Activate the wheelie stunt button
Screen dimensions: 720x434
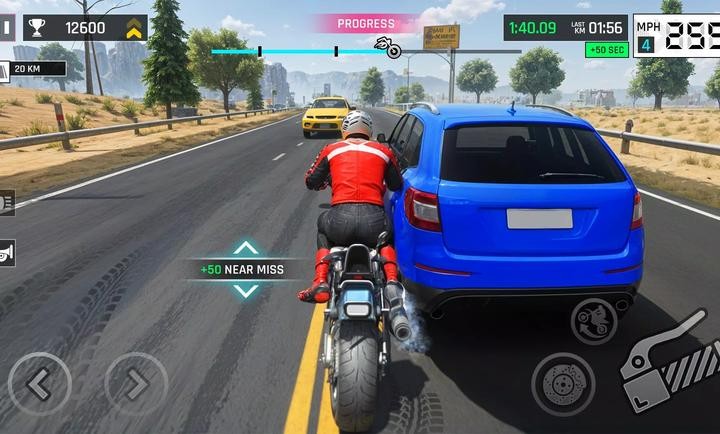[593, 322]
